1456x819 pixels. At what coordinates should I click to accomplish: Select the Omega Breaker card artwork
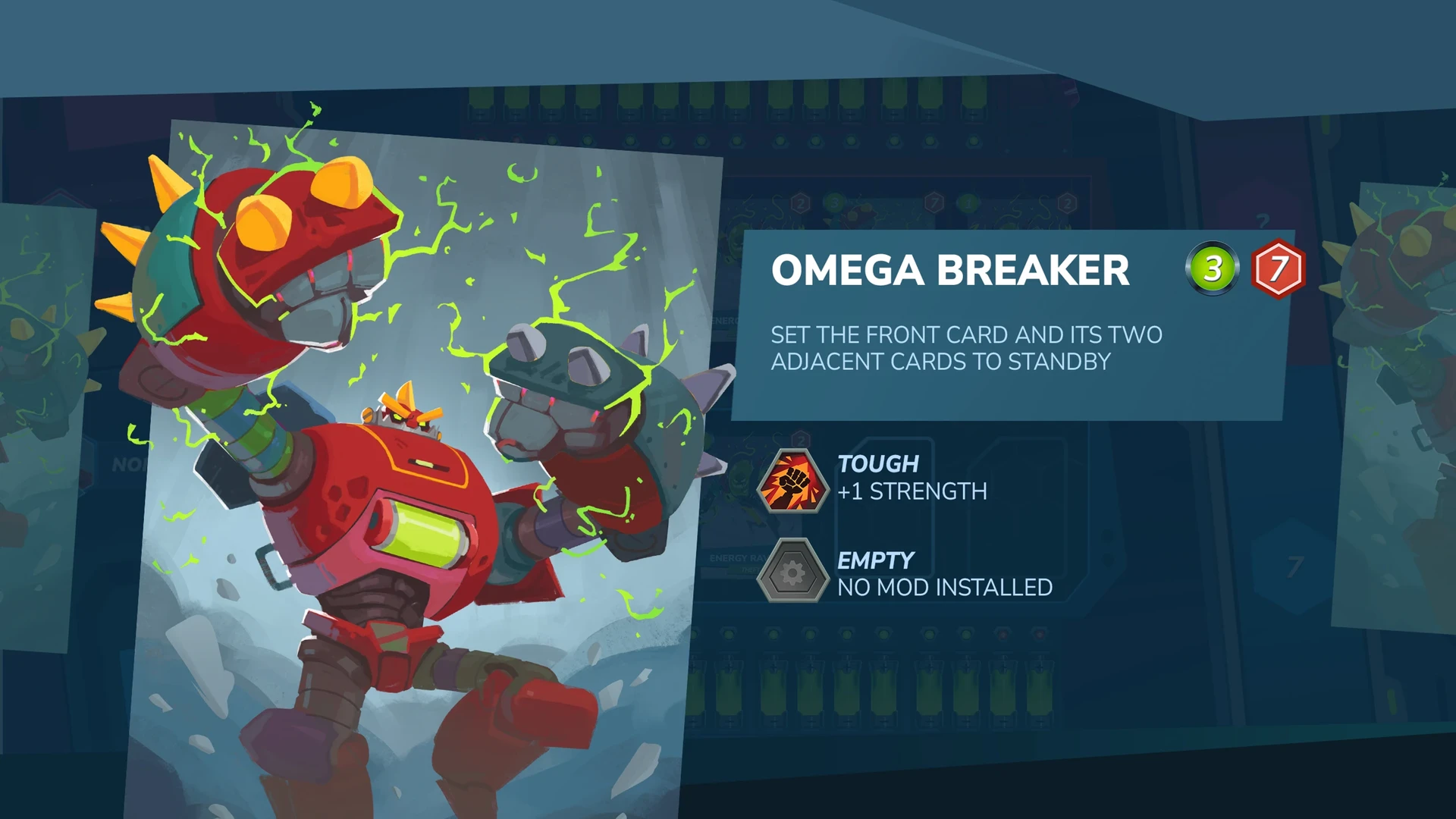(x=425, y=470)
